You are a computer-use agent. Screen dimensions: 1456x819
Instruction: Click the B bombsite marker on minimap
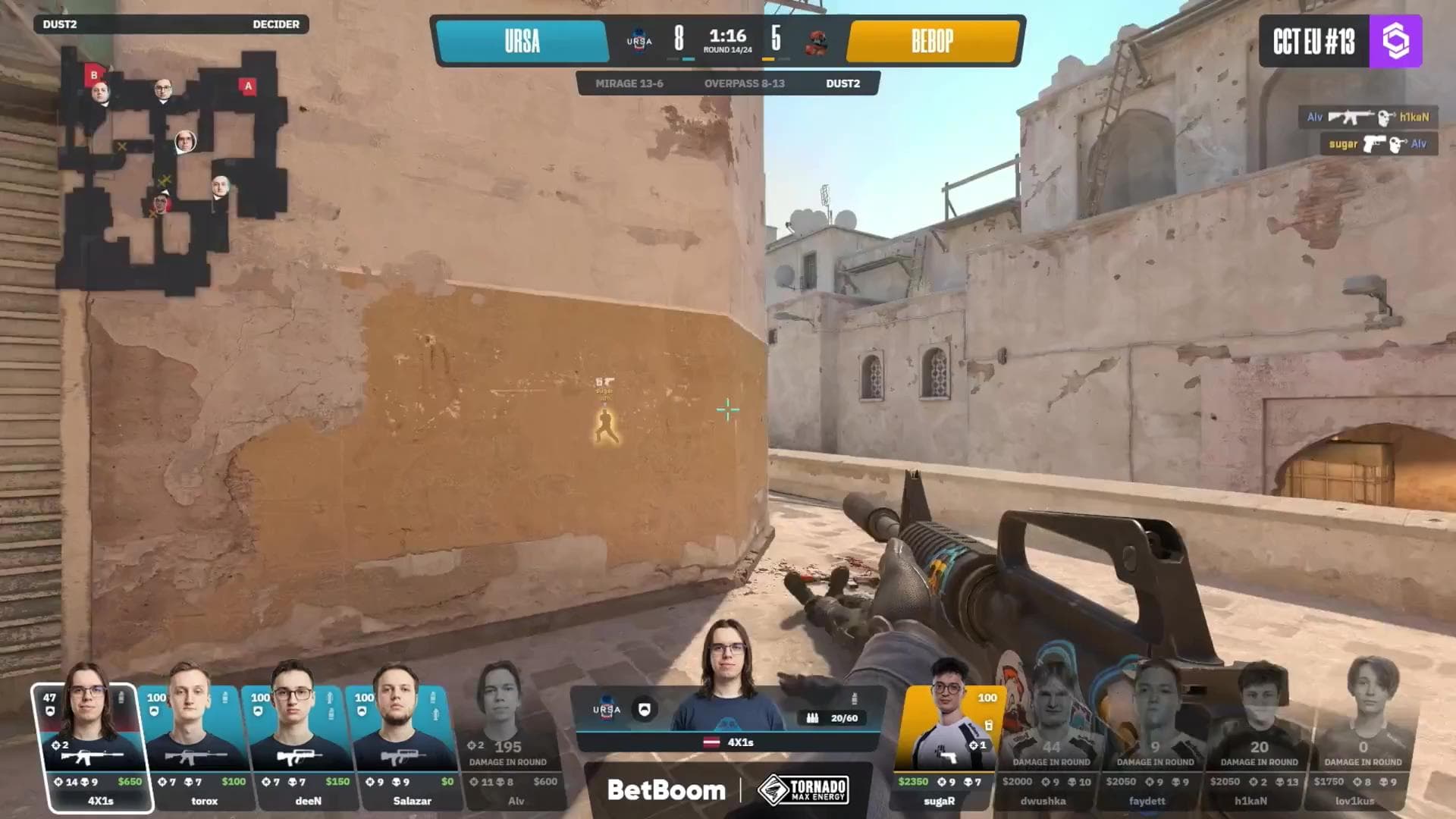pos(94,74)
